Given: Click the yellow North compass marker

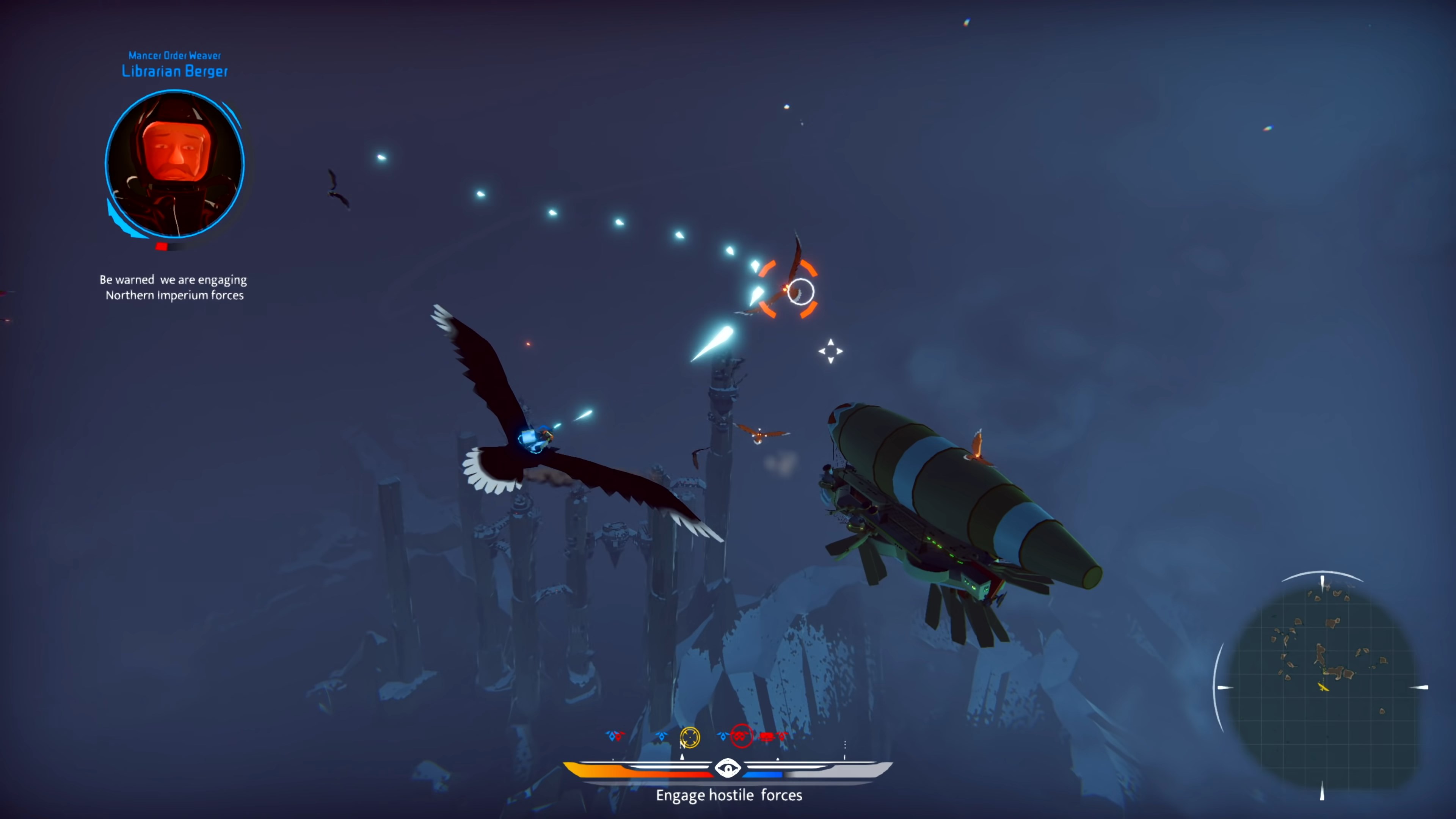Looking at the screenshot, I should click(690, 737).
